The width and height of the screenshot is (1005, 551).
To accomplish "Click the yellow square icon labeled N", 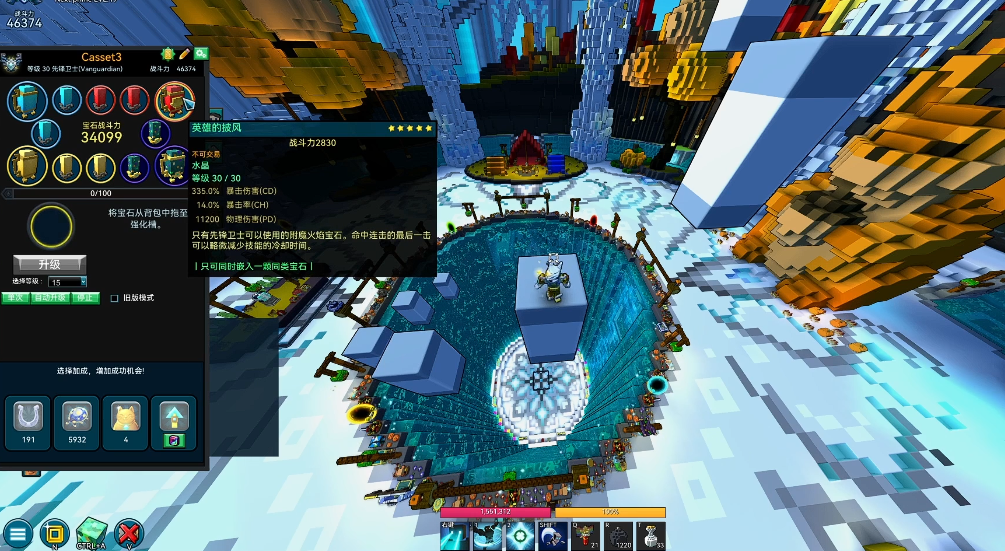I will coord(54,533).
